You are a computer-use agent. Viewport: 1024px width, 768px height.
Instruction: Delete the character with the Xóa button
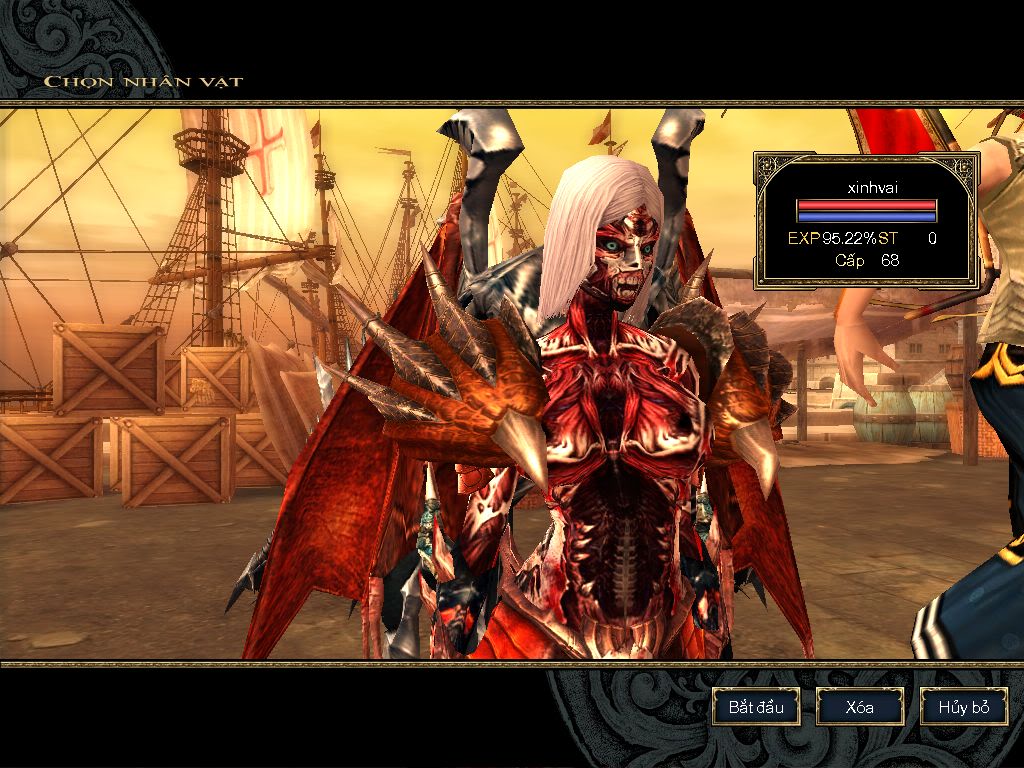860,707
